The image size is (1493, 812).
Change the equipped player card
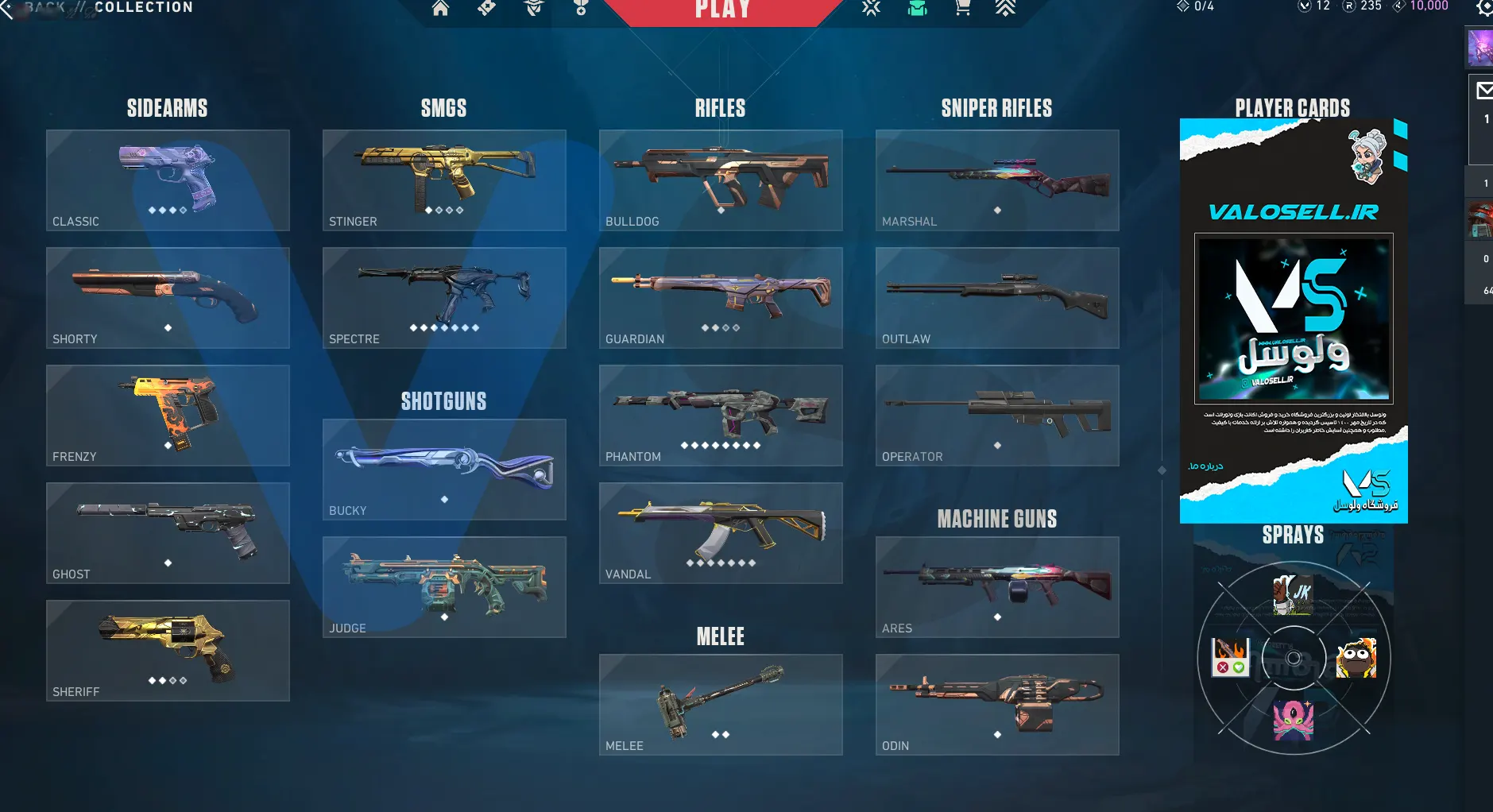point(1293,321)
